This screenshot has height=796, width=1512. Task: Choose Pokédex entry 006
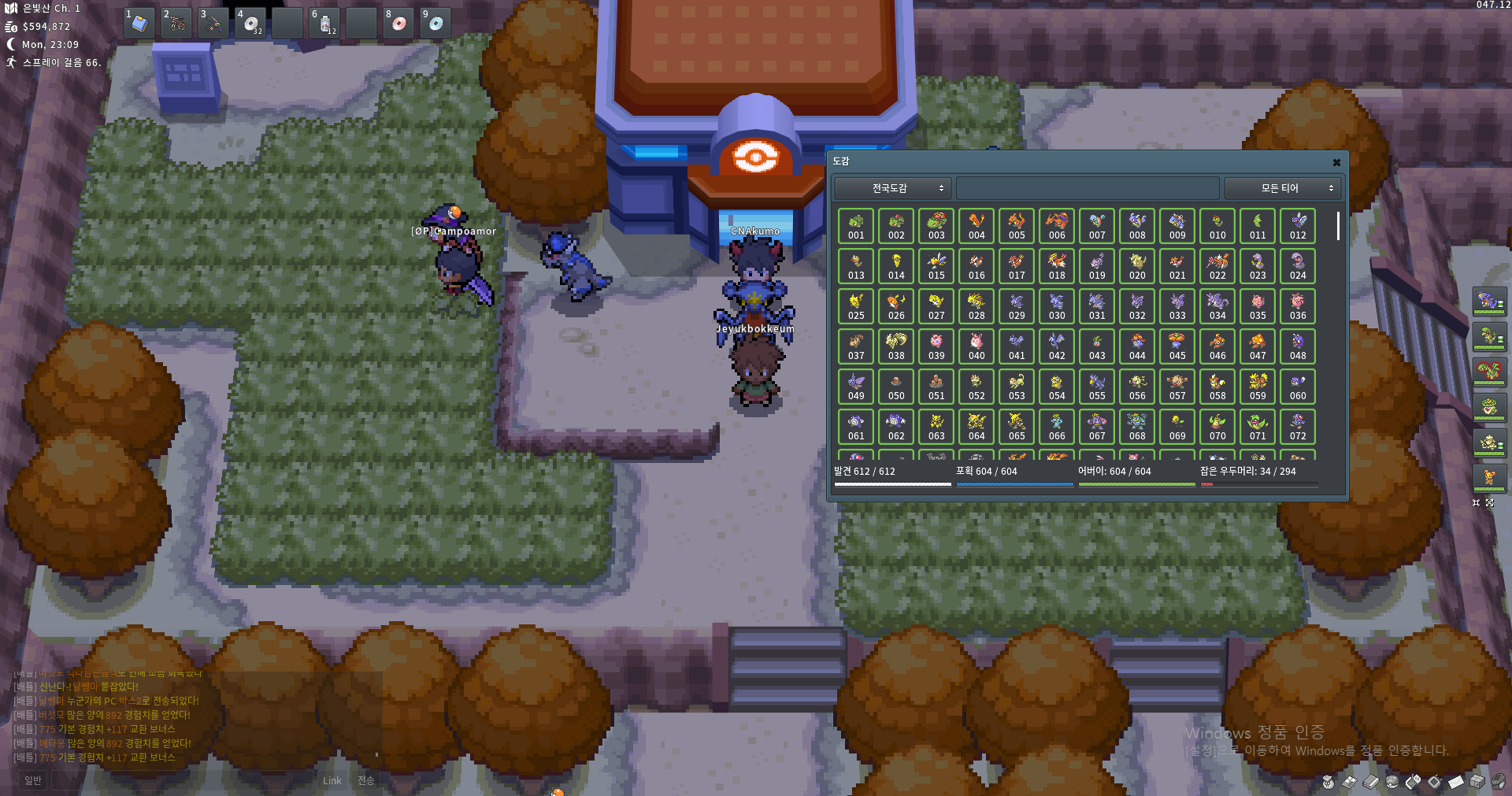pyautogui.click(x=1057, y=226)
